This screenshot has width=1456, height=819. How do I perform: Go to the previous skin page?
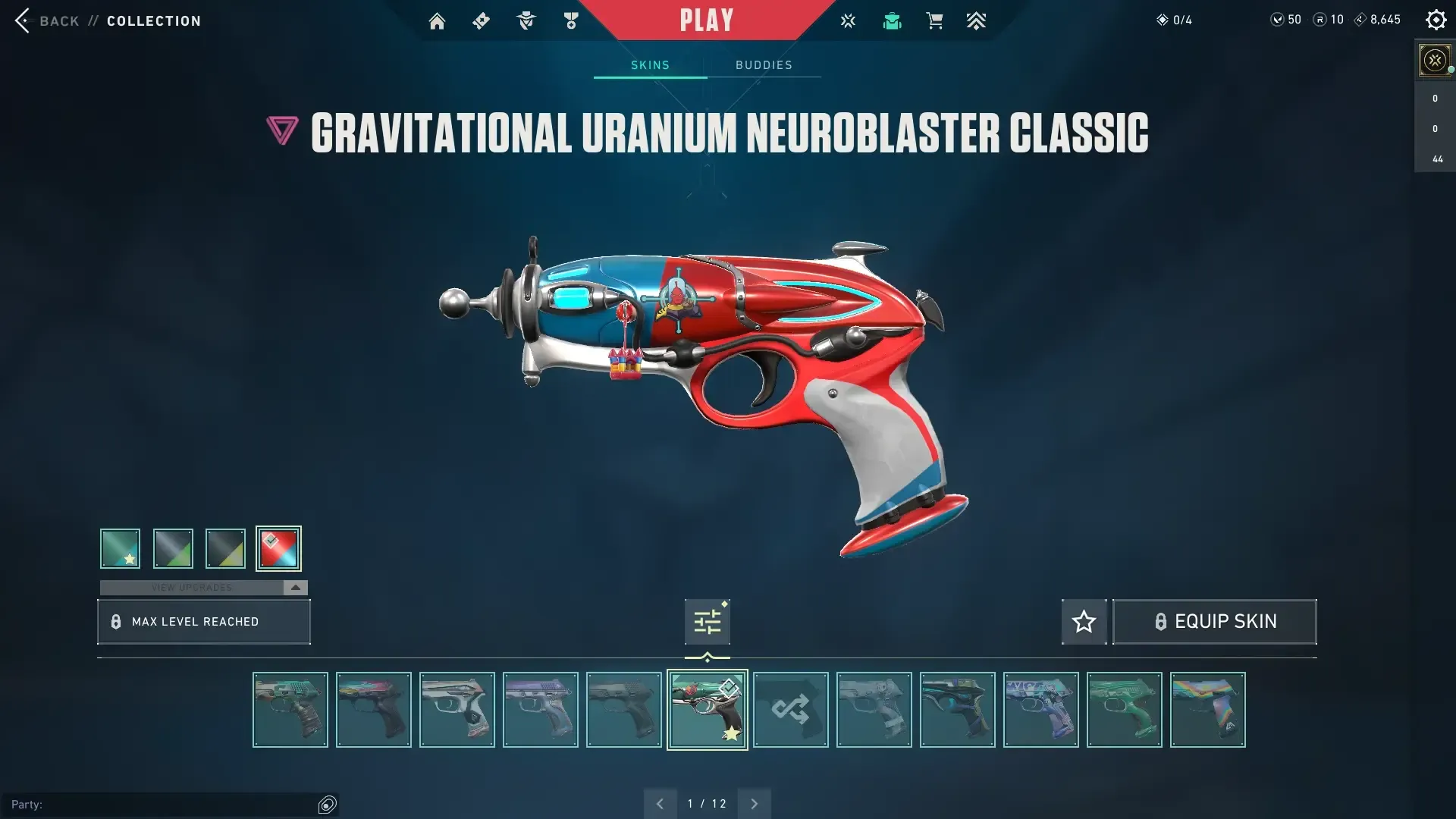[x=660, y=804]
